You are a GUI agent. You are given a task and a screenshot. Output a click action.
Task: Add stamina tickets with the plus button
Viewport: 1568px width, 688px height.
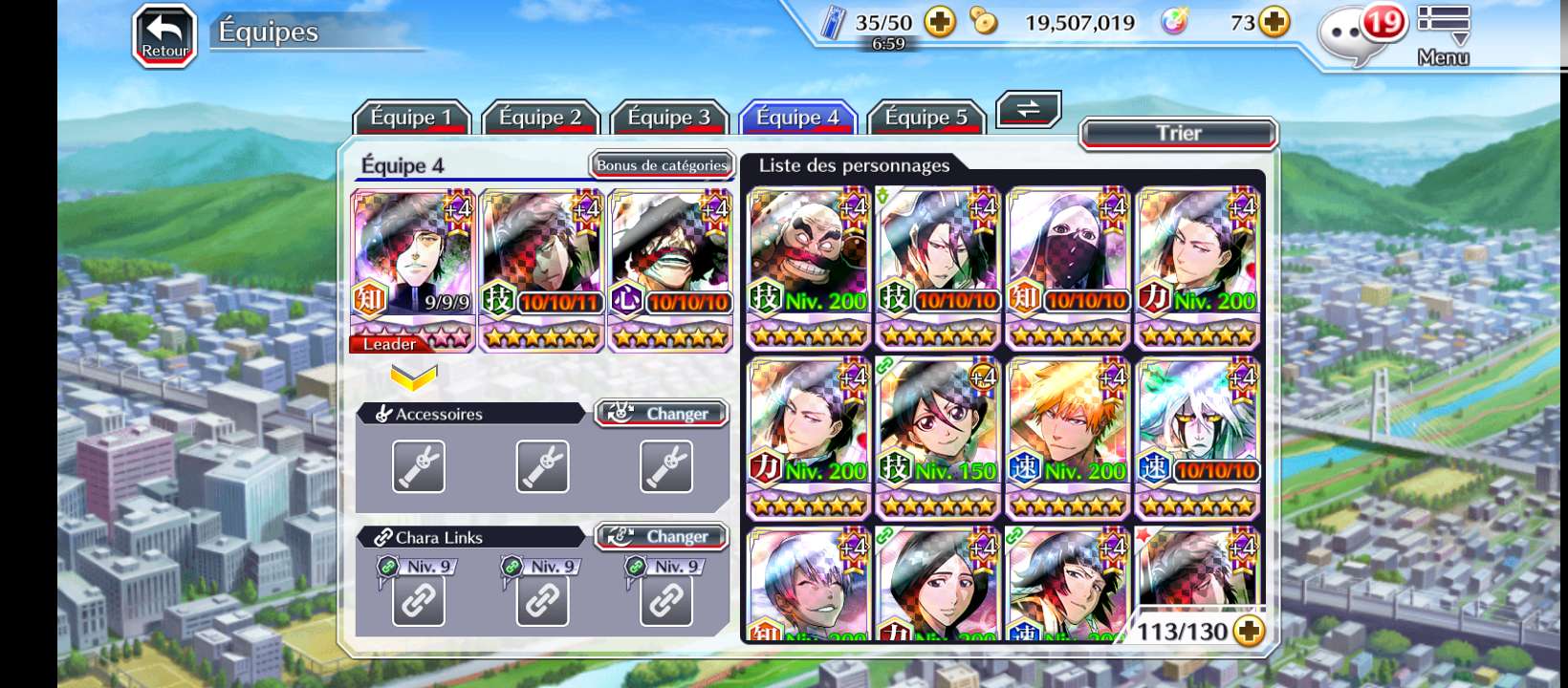941,22
